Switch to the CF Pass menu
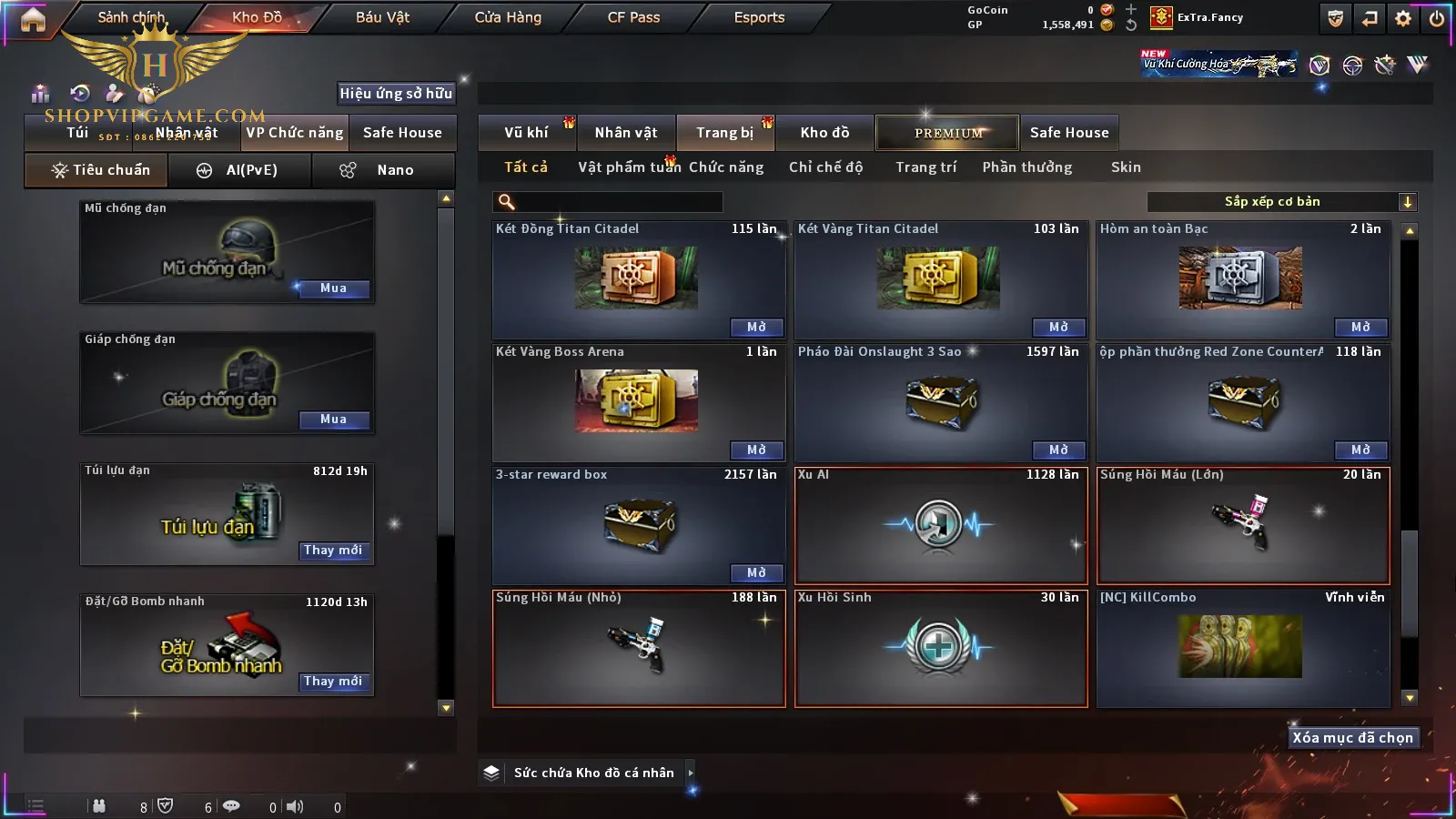This screenshot has width=1456, height=819. point(633,17)
